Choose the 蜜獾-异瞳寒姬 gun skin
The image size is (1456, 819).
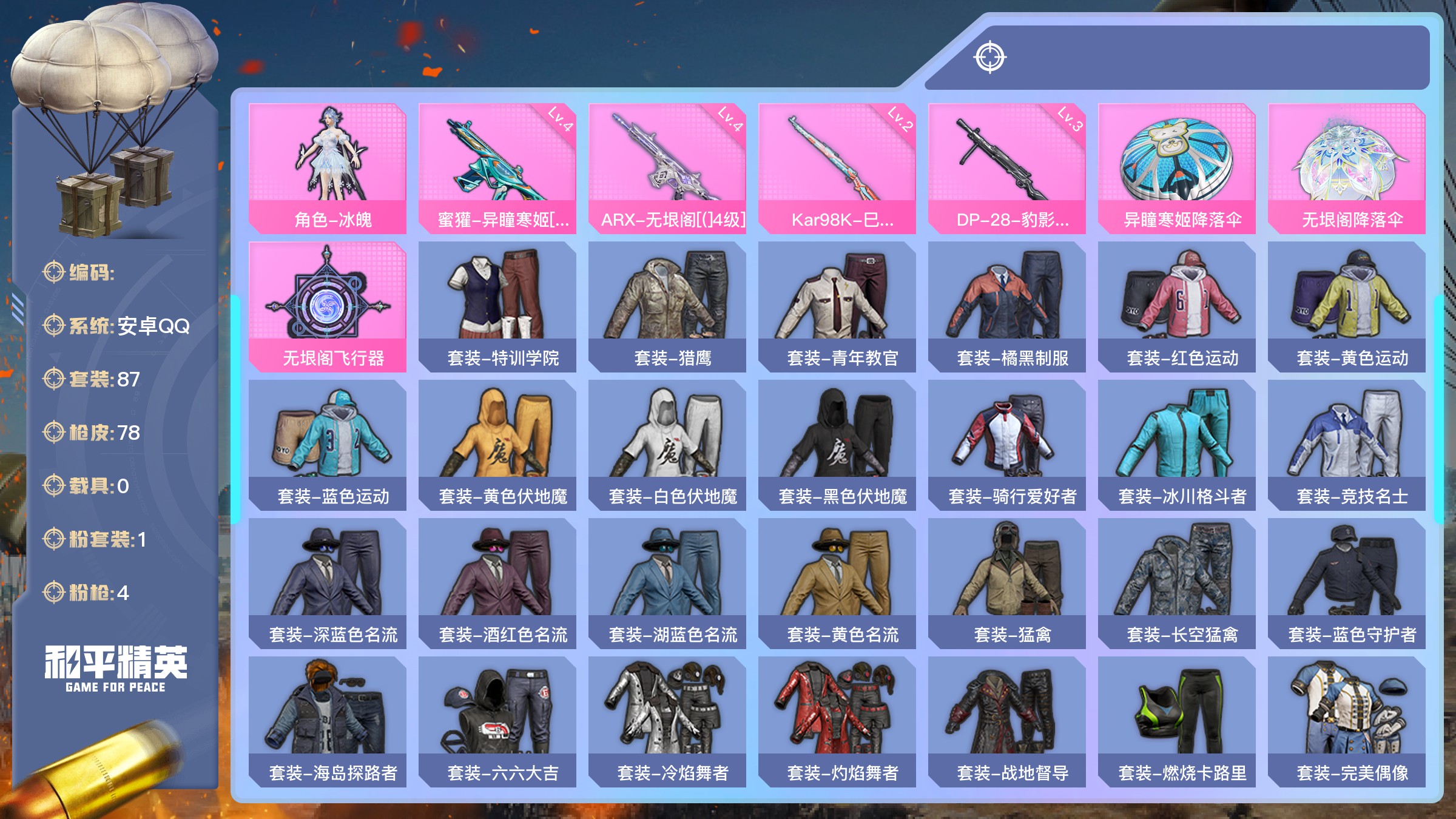coord(497,168)
